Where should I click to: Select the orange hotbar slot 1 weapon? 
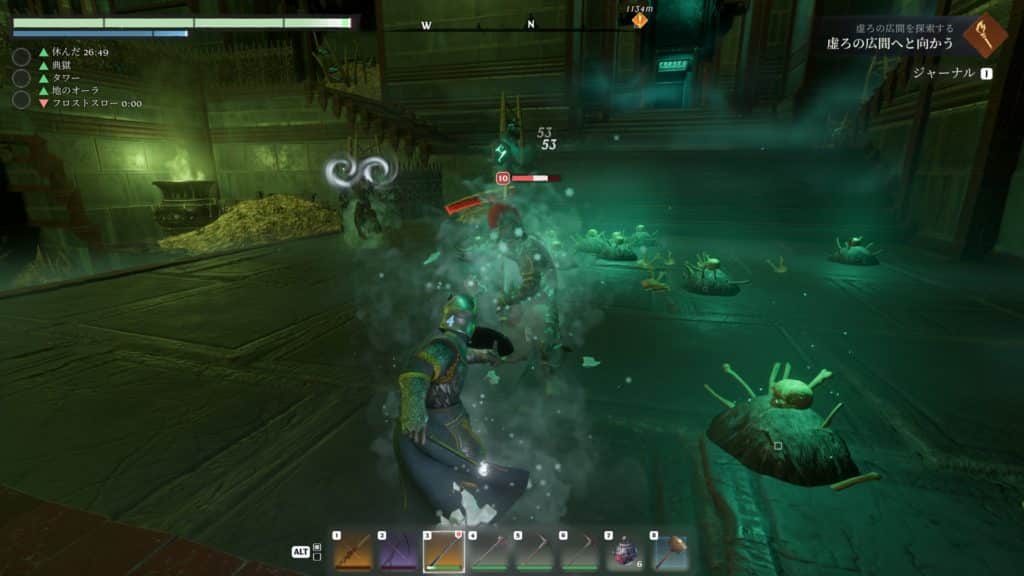(352, 551)
